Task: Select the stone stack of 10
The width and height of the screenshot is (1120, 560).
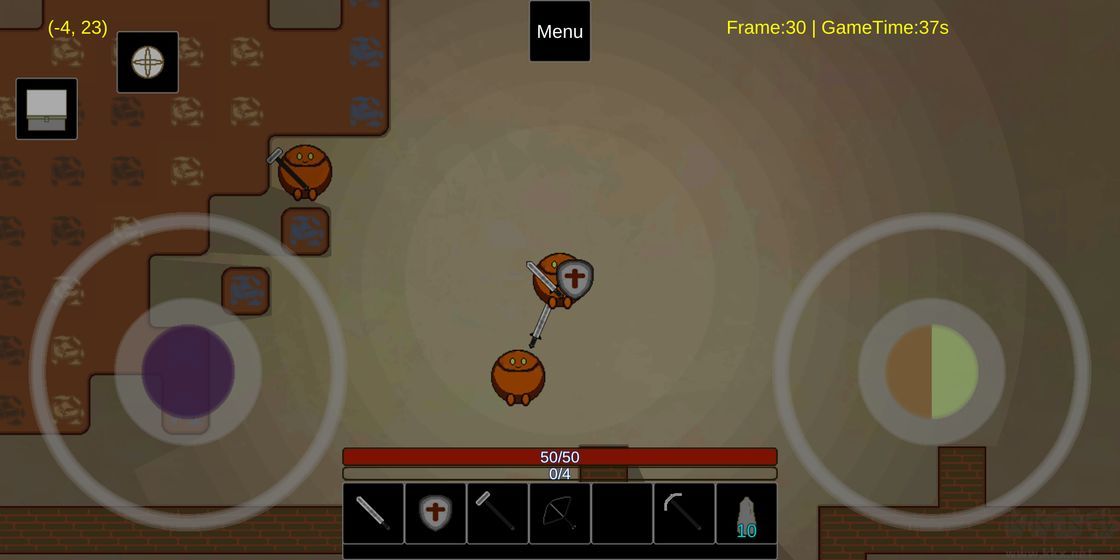Action: (746, 513)
